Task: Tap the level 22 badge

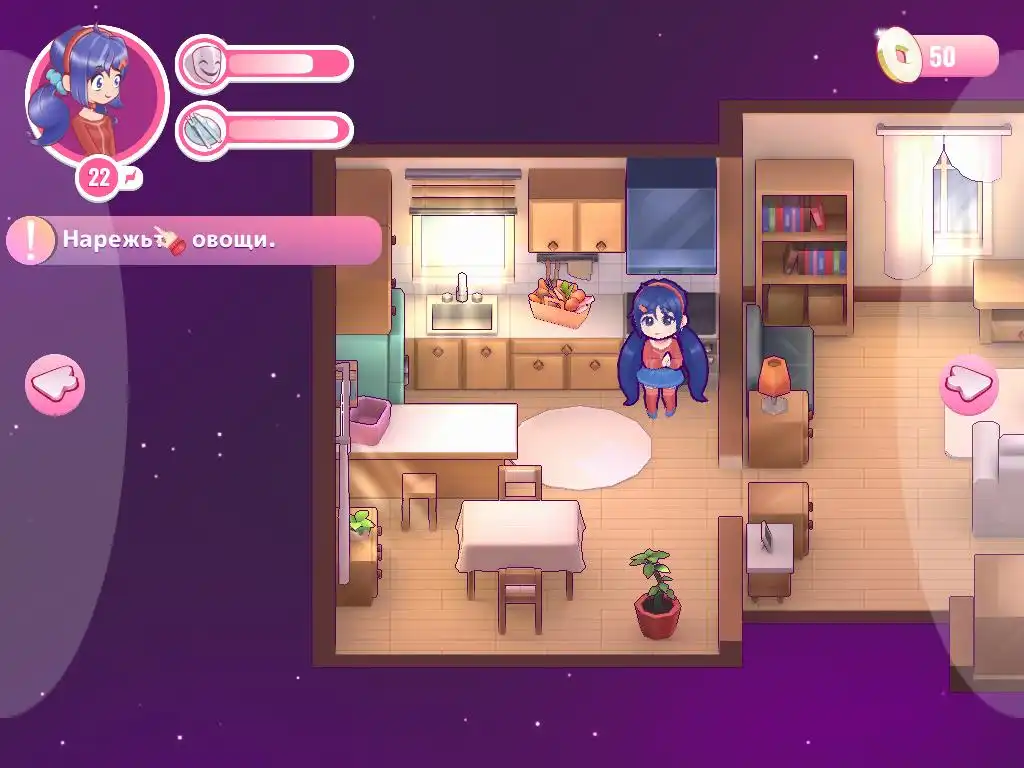Action: coord(100,179)
